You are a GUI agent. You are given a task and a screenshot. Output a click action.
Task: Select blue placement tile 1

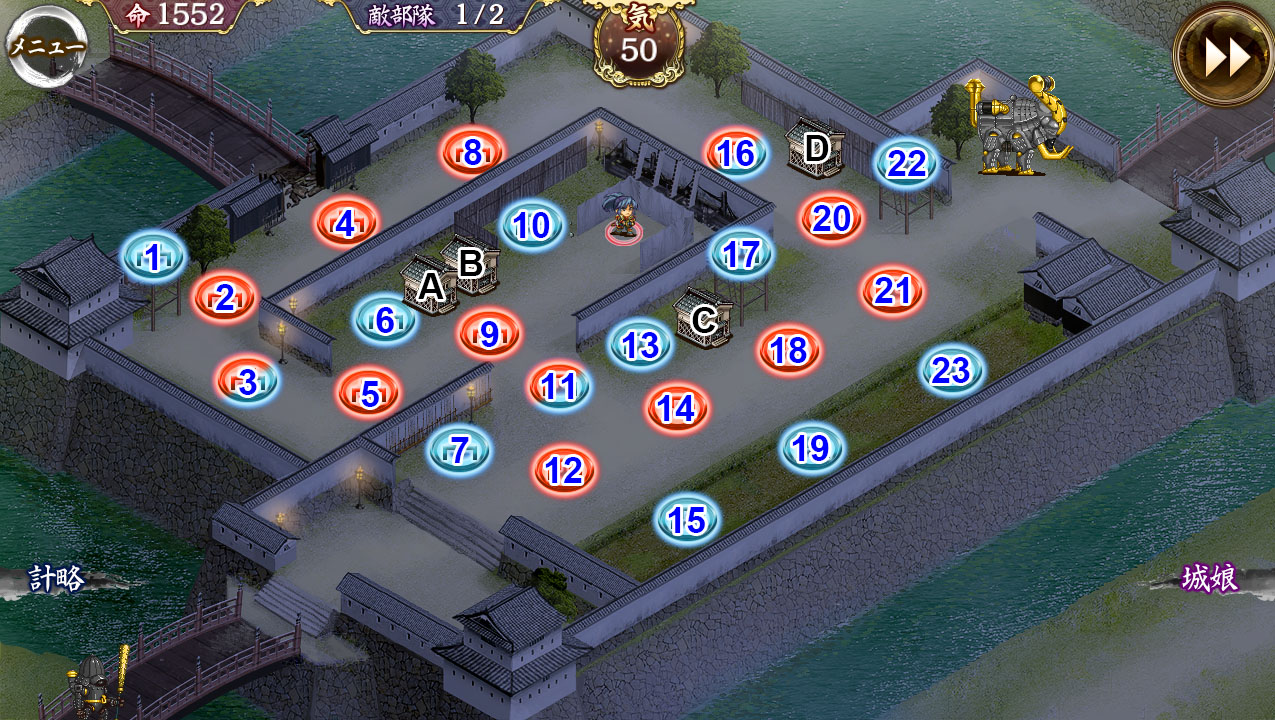pos(153,258)
